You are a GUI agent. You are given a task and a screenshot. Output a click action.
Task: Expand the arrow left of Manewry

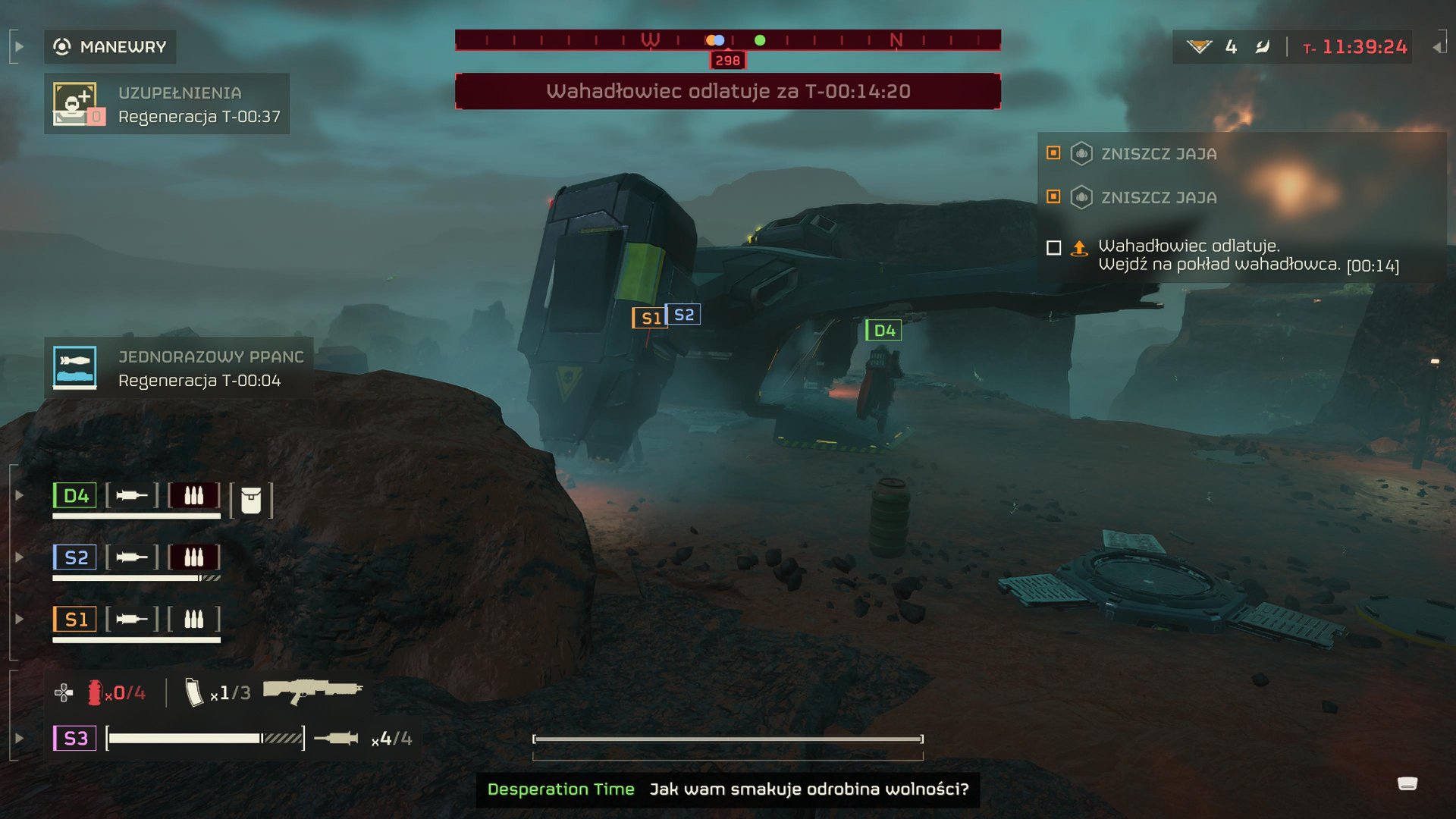coord(19,47)
